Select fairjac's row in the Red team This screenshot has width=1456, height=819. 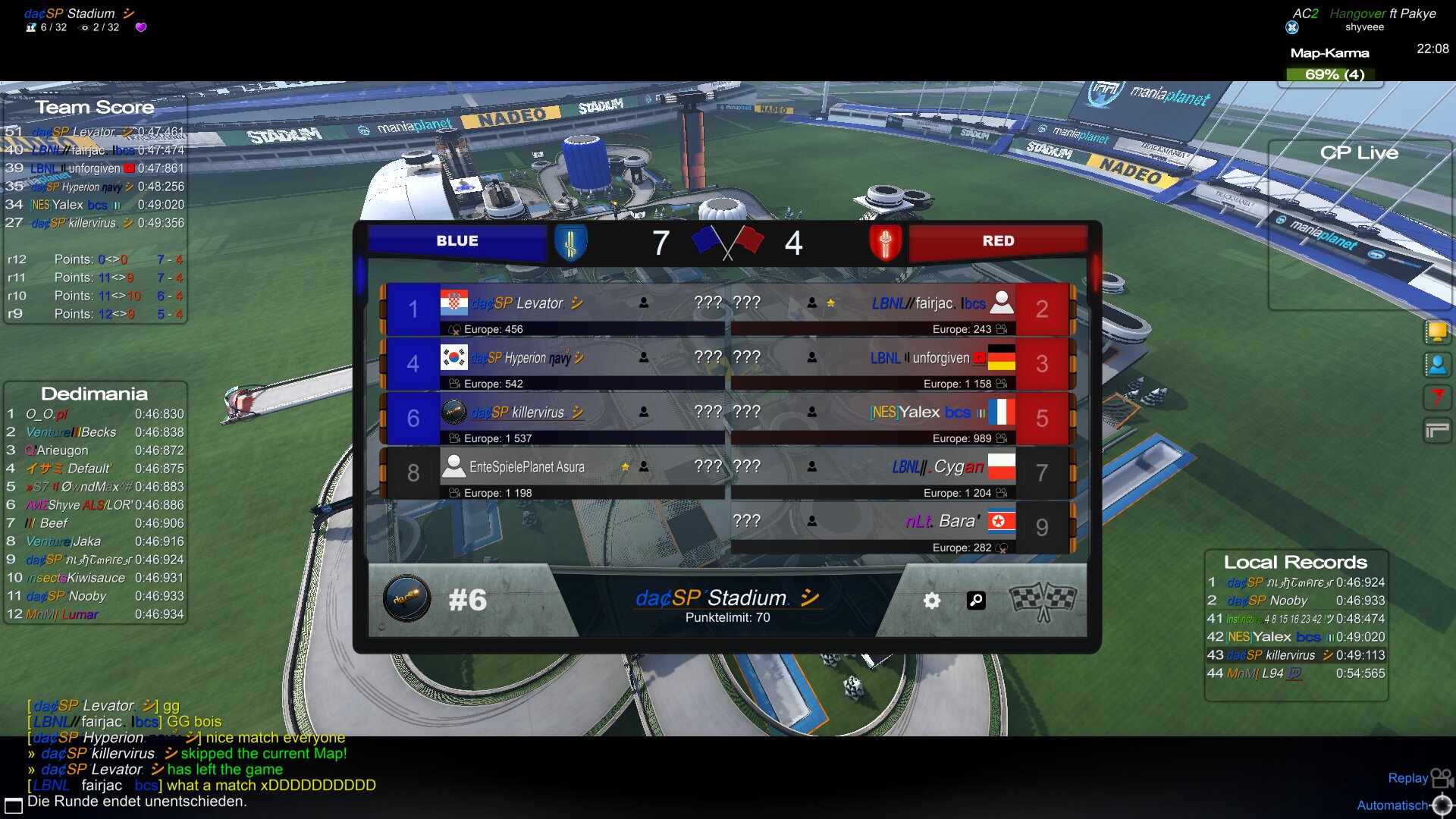(x=872, y=309)
